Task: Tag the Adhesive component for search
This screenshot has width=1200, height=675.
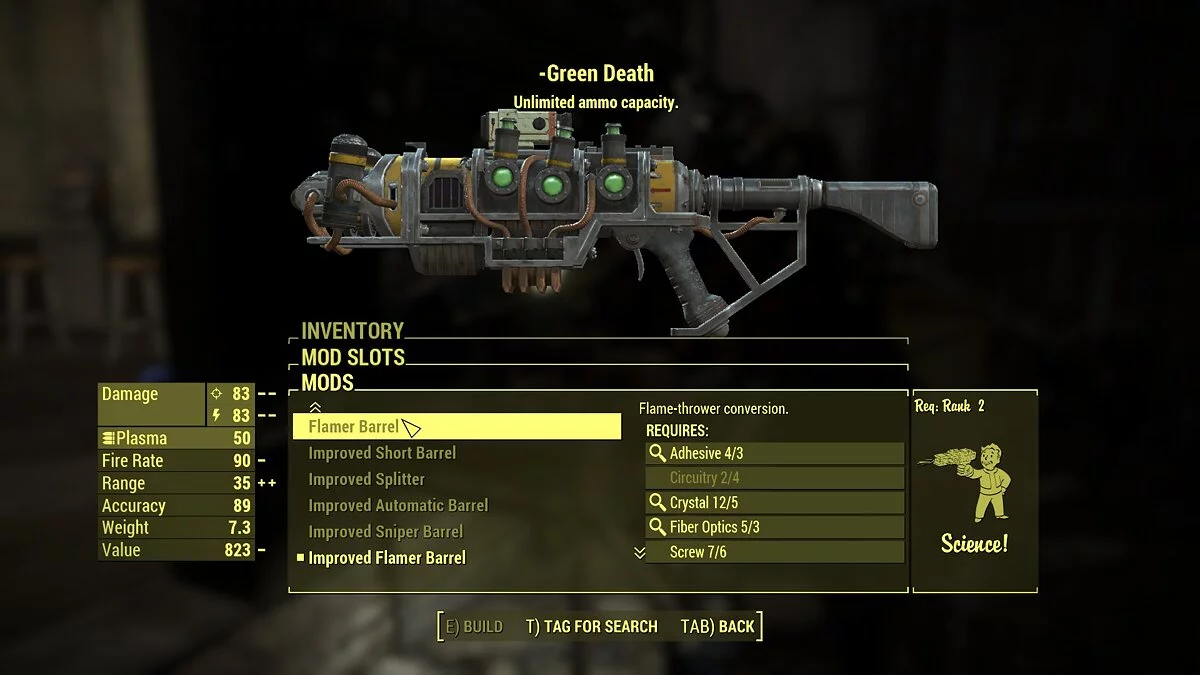Action: (774, 453)
